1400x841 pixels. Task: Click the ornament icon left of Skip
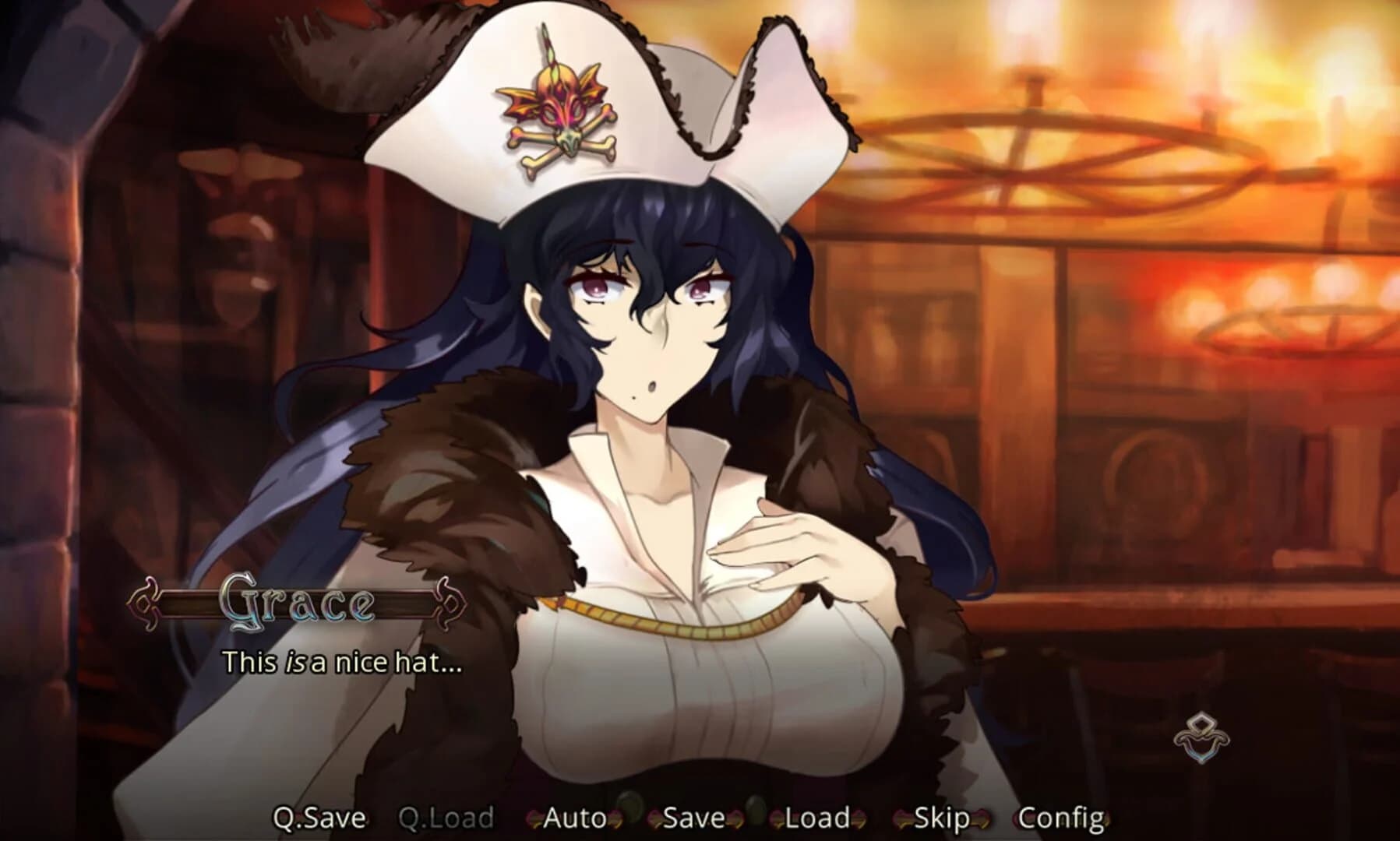(902, 819)
